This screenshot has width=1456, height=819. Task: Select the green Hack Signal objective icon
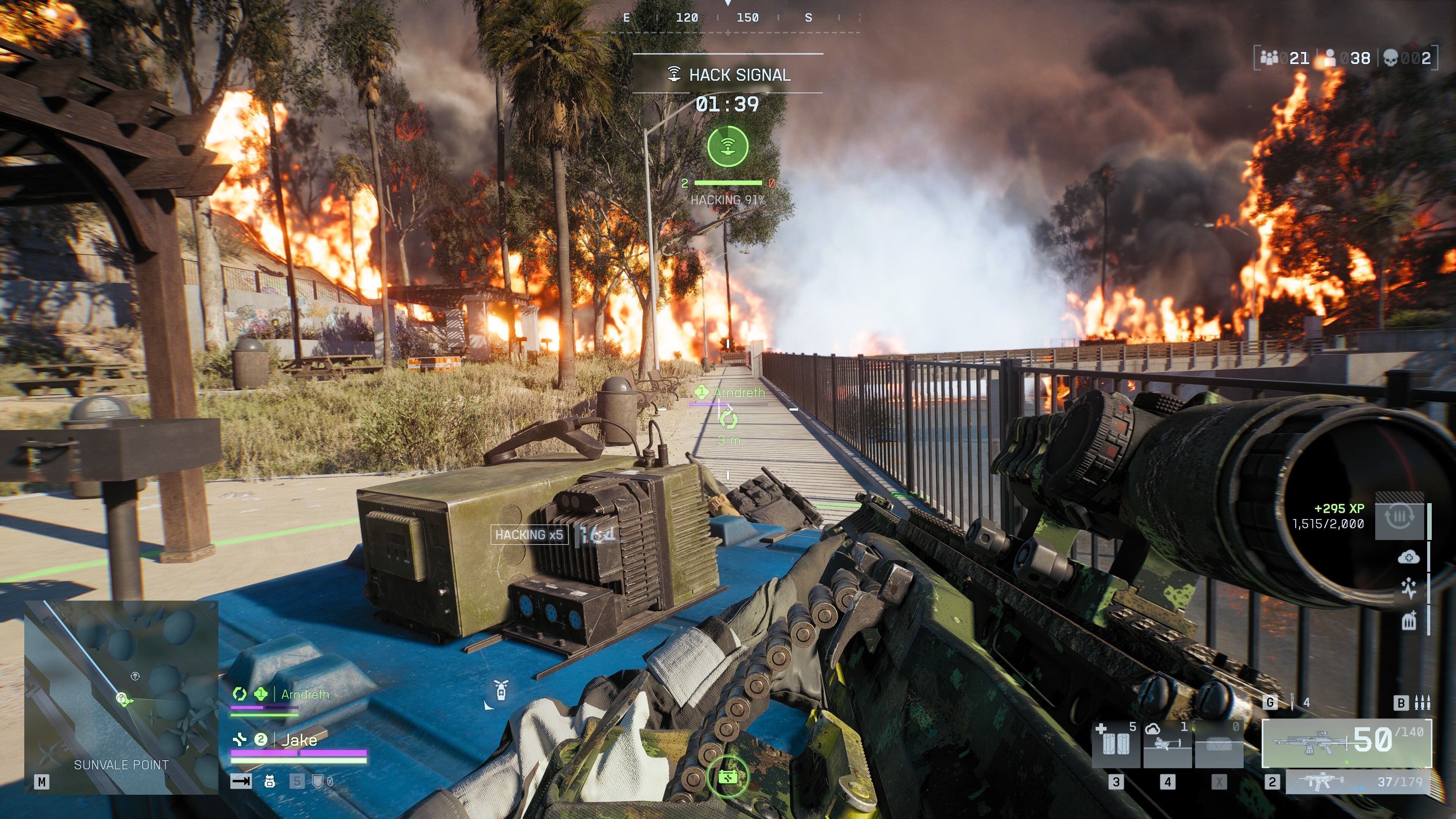coord(729,146)
